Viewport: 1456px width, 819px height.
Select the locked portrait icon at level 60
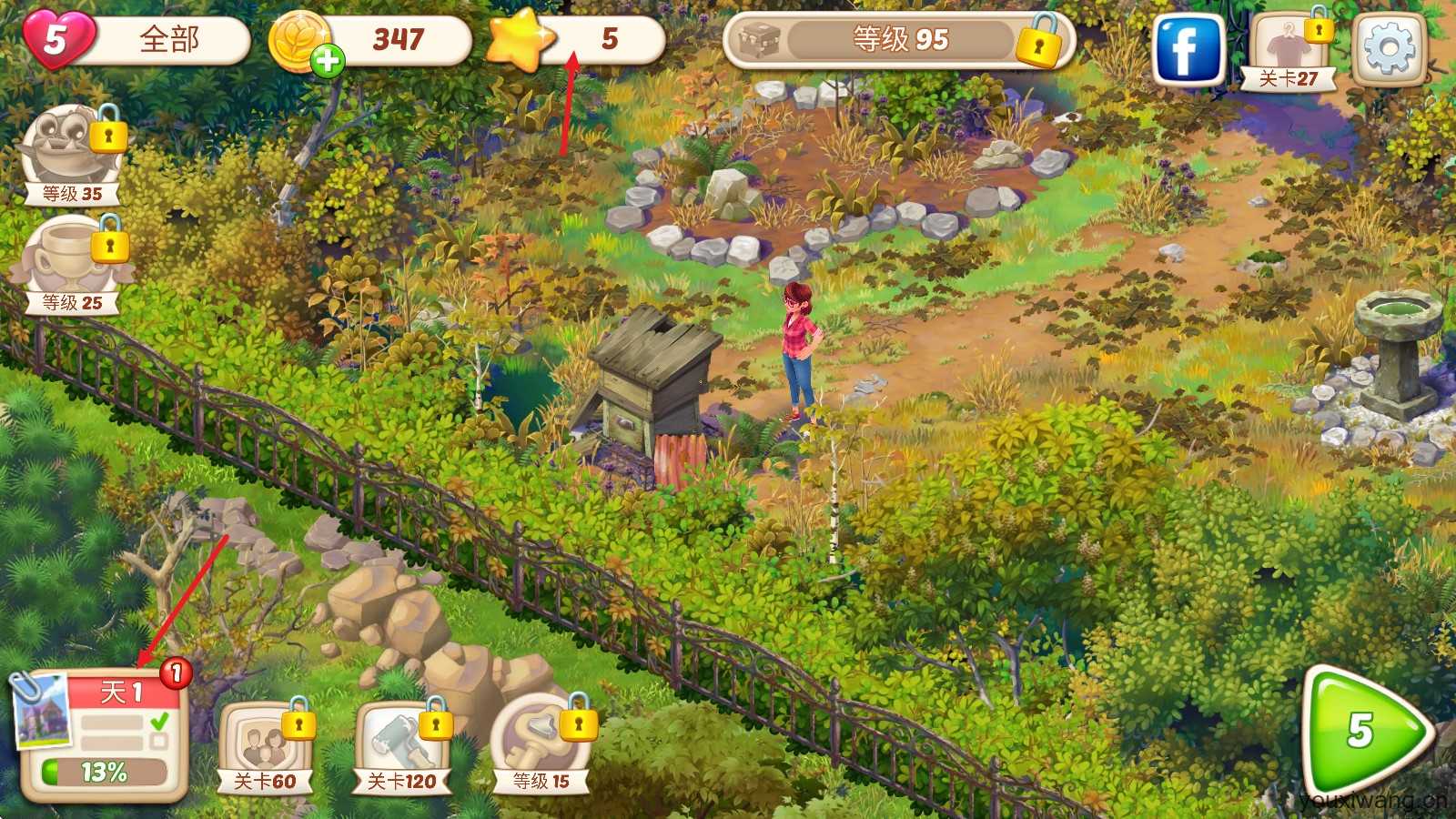click(265, 746)
